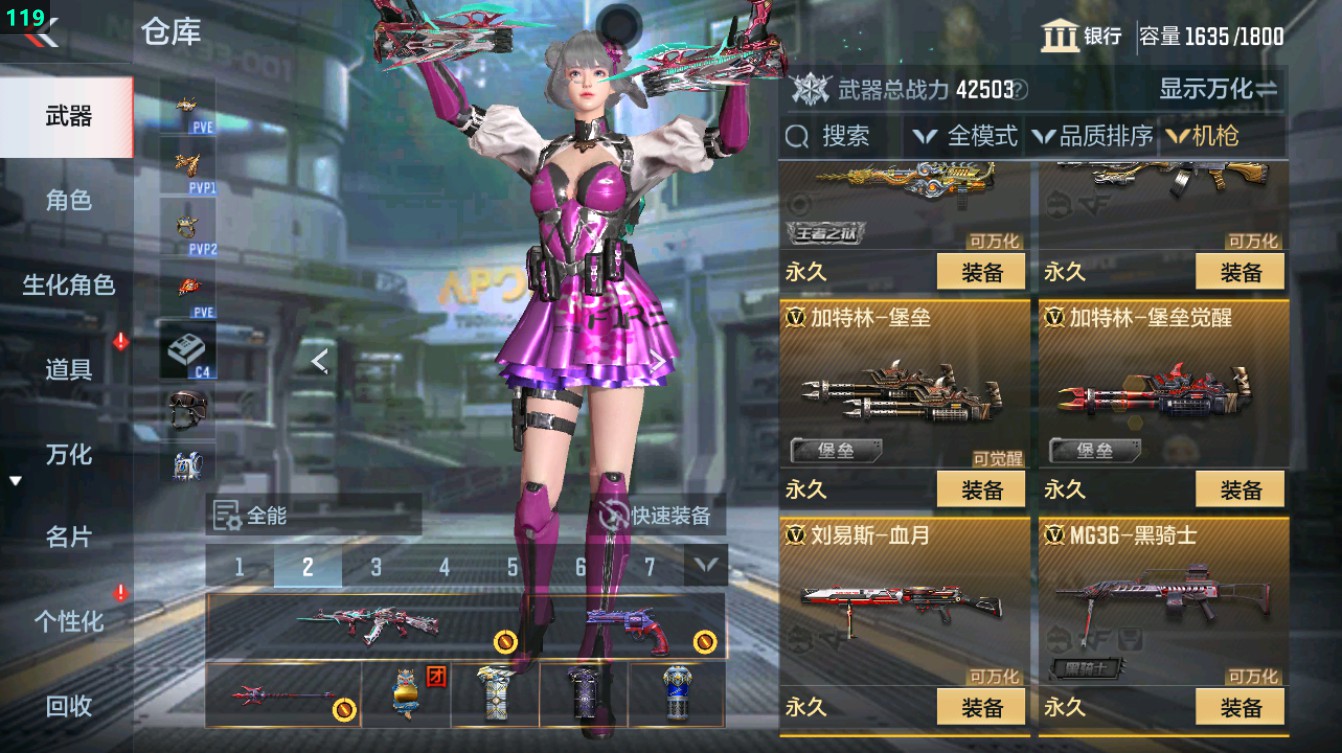Expand more loadout presets with the chevron

pyautogui.click(x=703, y=565)
